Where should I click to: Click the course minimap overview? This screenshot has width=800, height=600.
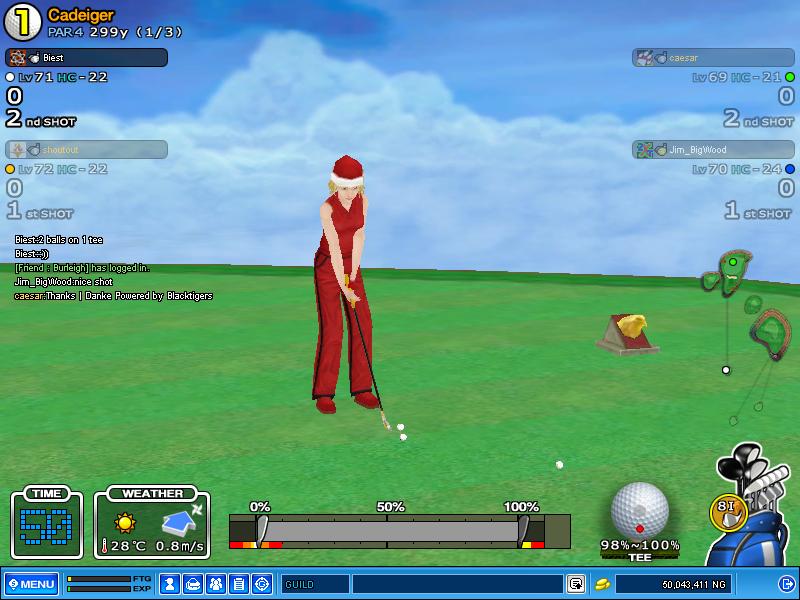coord(750,320)
